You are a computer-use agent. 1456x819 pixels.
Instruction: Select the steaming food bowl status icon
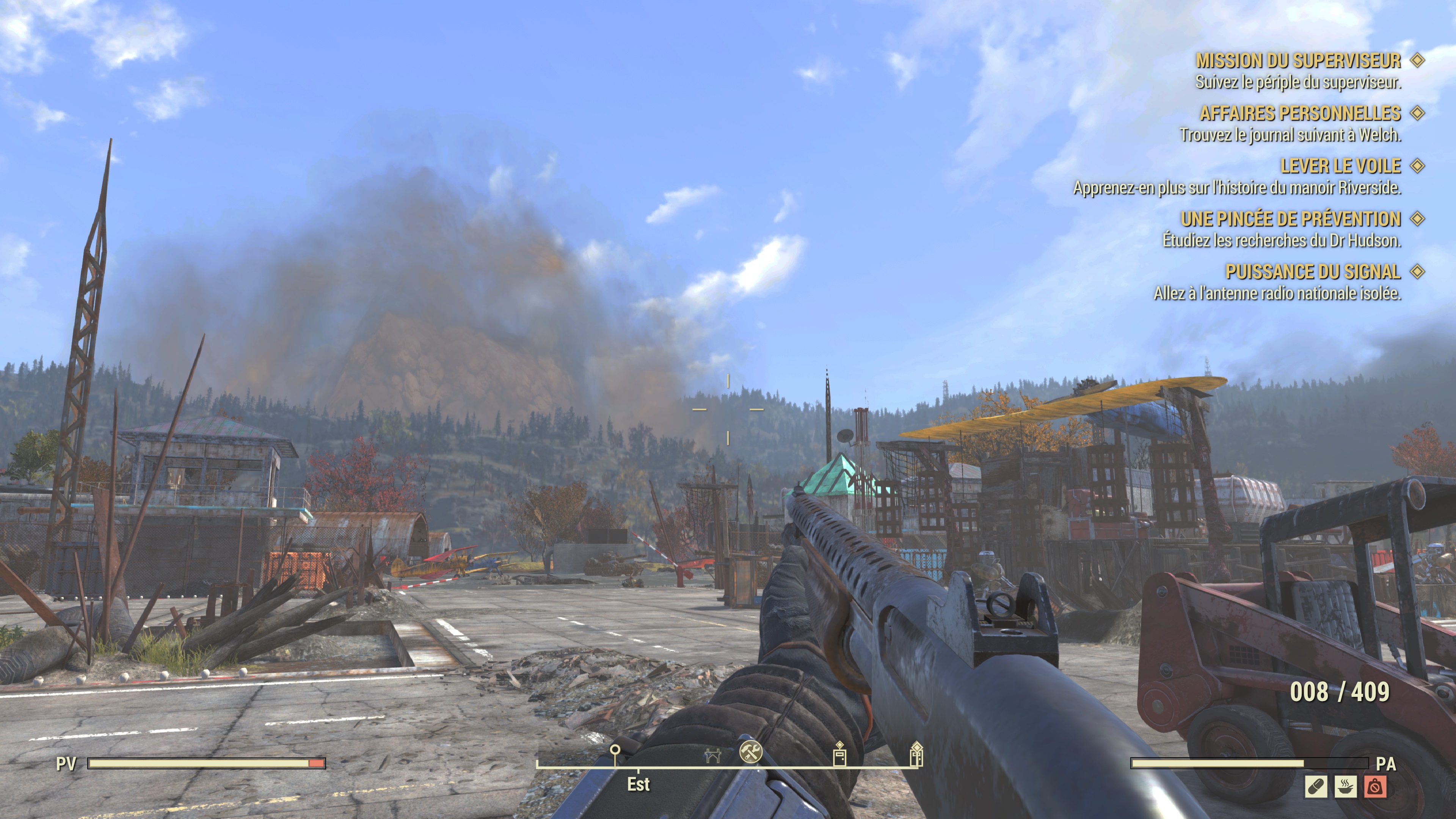coord(1345,787)
